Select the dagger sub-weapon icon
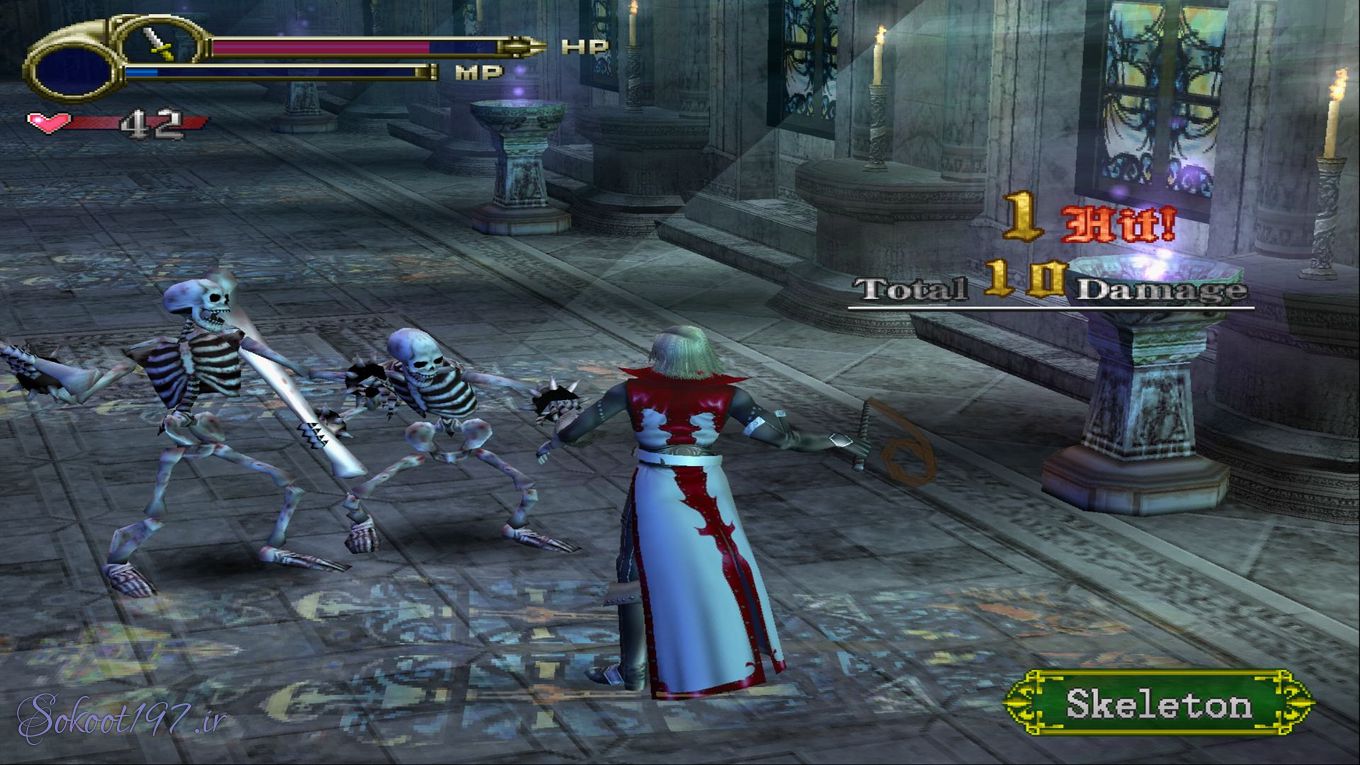The width and height of the screenshot is (1360, 765). coord(161,43)
